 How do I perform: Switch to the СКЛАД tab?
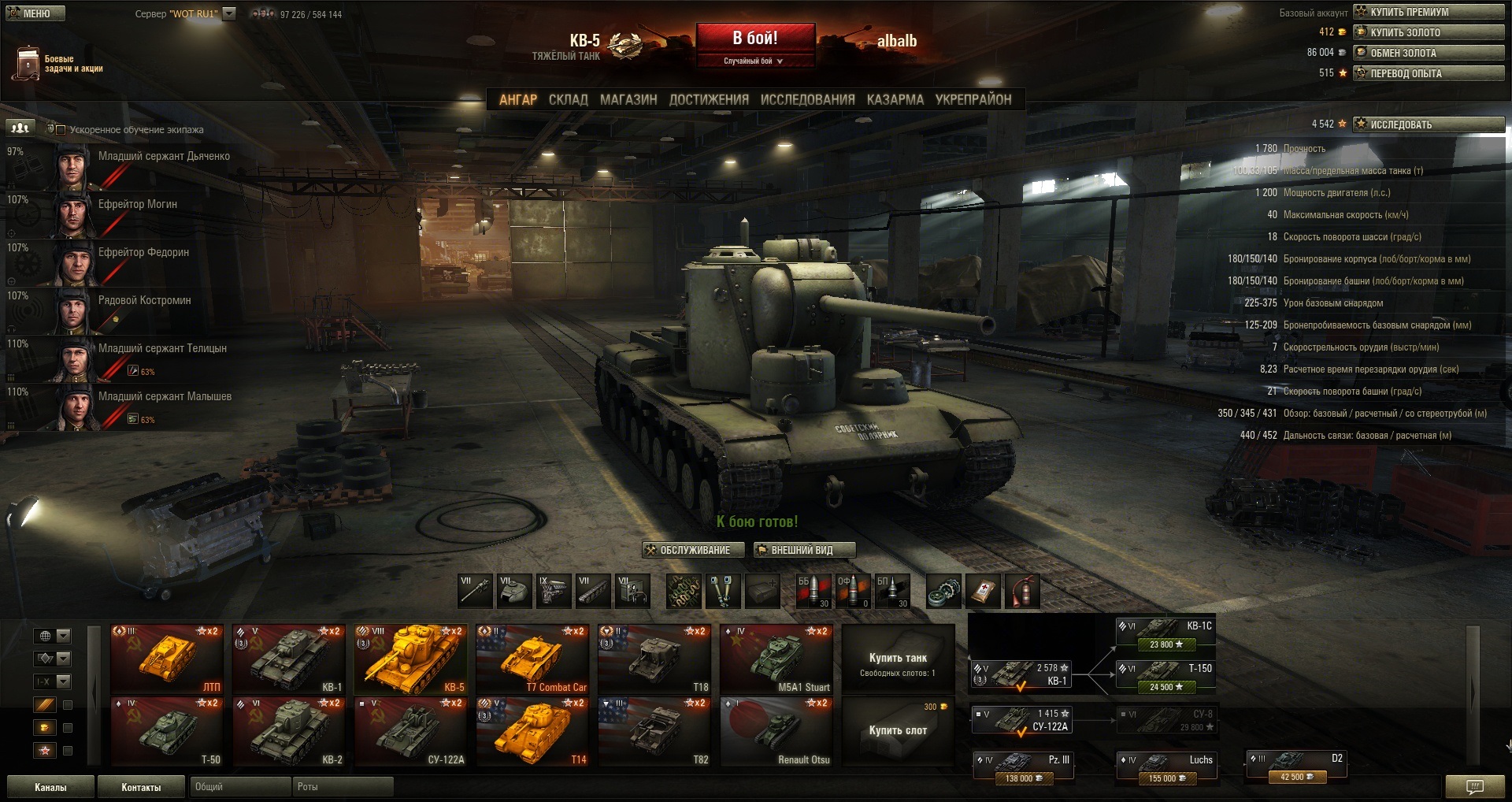[x=568, y=100]
